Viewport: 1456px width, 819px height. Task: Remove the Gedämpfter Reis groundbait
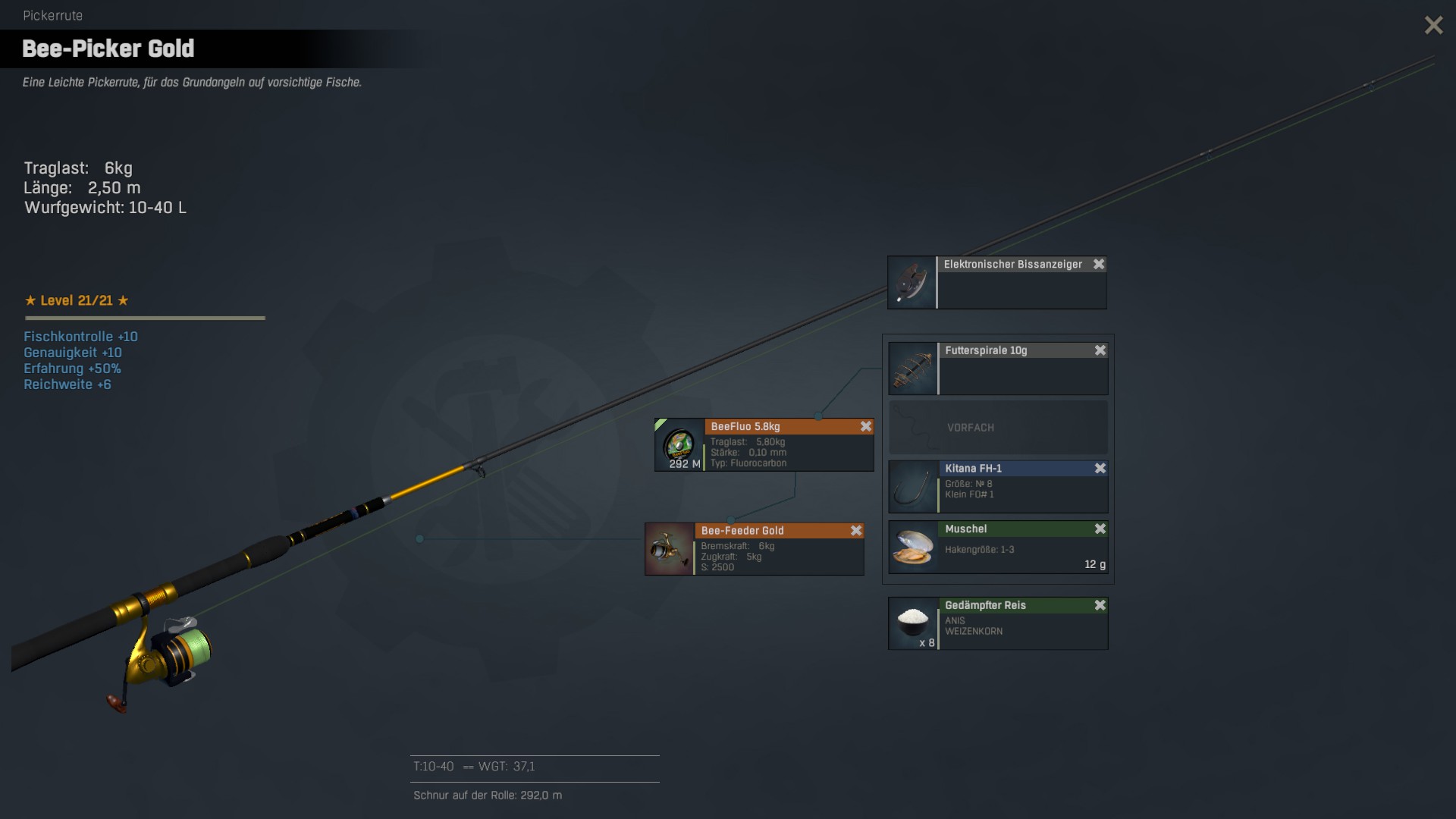[1100, 605]
